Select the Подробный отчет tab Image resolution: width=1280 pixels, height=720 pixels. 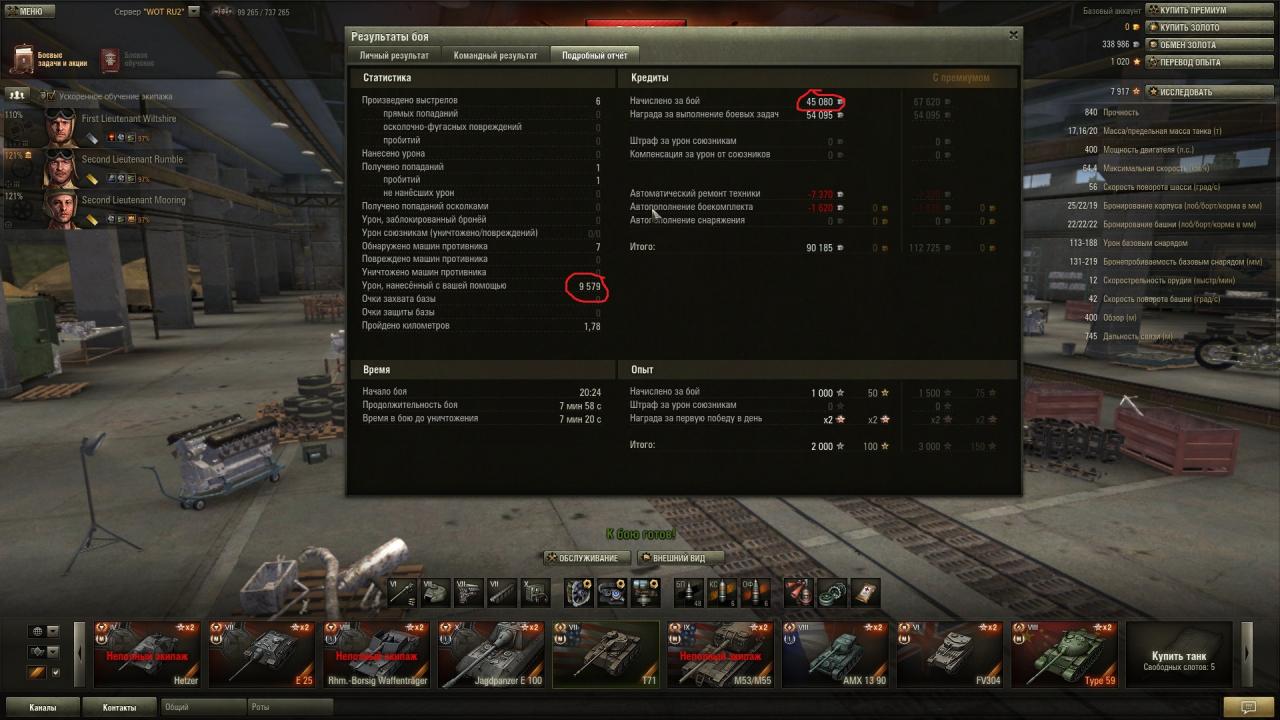tap(594, 56)
